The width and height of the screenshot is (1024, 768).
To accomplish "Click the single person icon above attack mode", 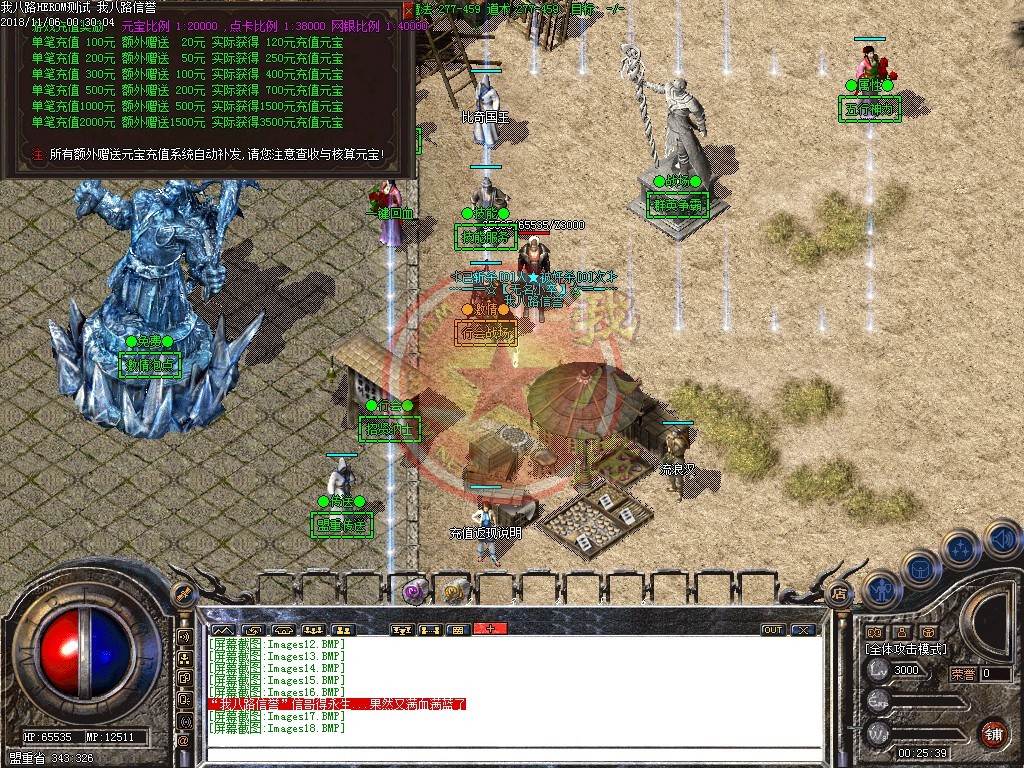I will 901,632.
